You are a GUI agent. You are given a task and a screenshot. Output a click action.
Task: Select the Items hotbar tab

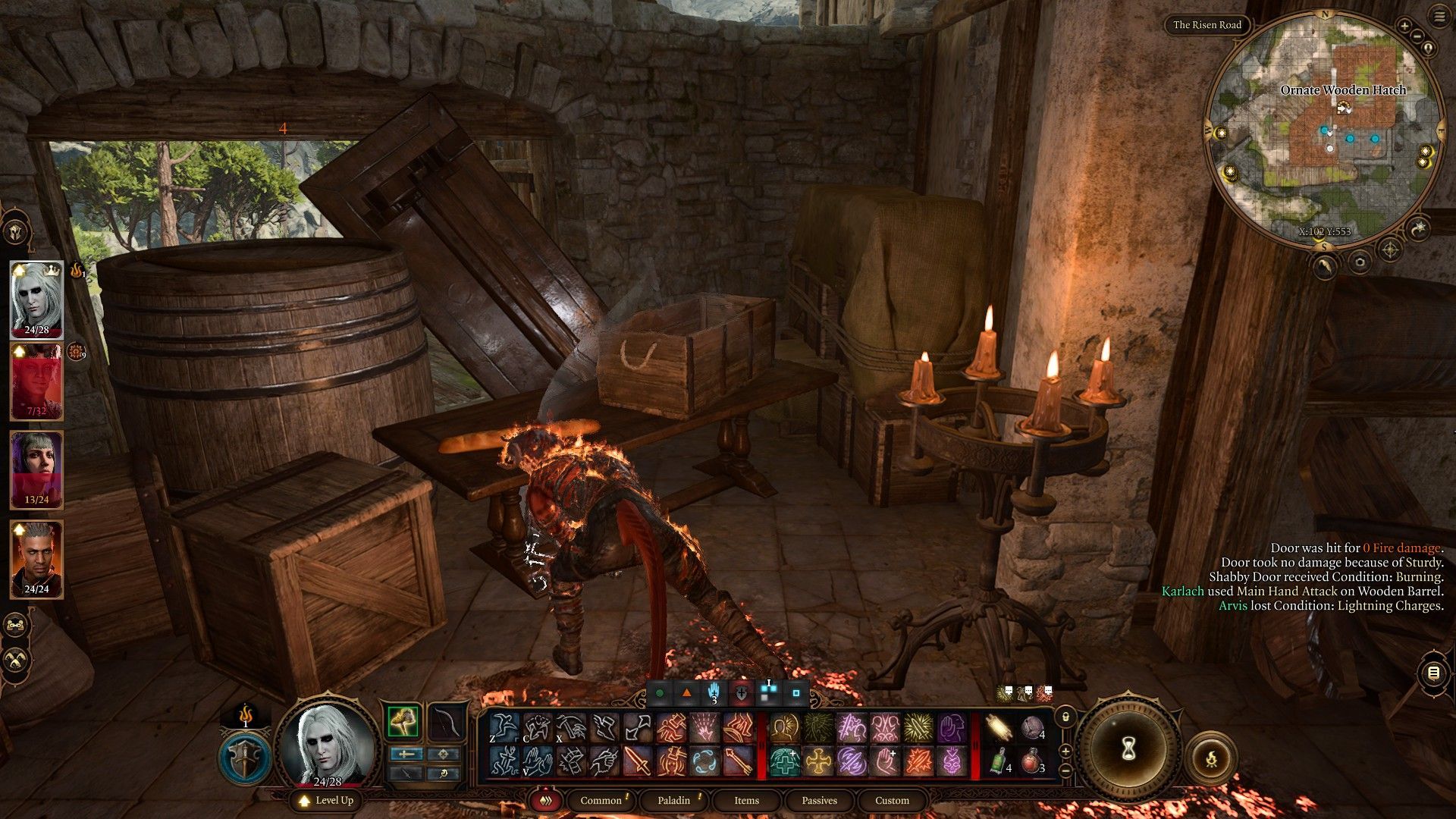(746, 800)
